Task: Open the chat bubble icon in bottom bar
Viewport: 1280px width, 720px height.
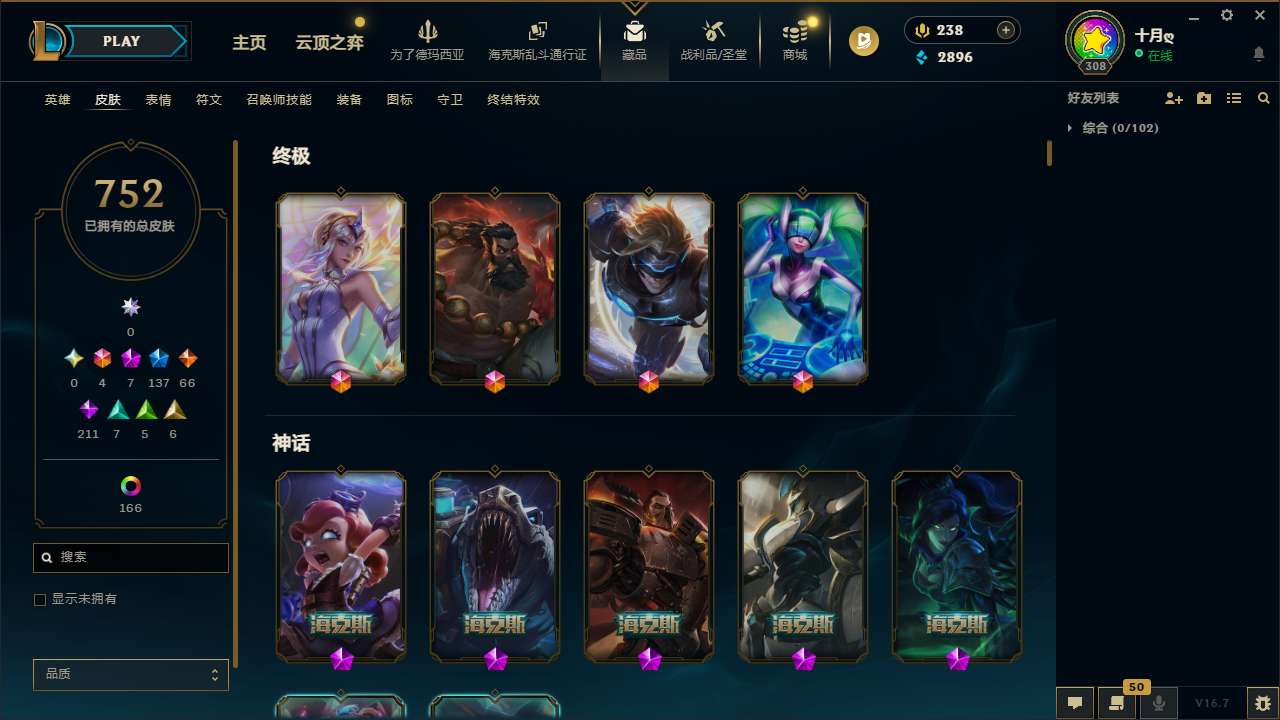Action: click(x=1074, y=702)
